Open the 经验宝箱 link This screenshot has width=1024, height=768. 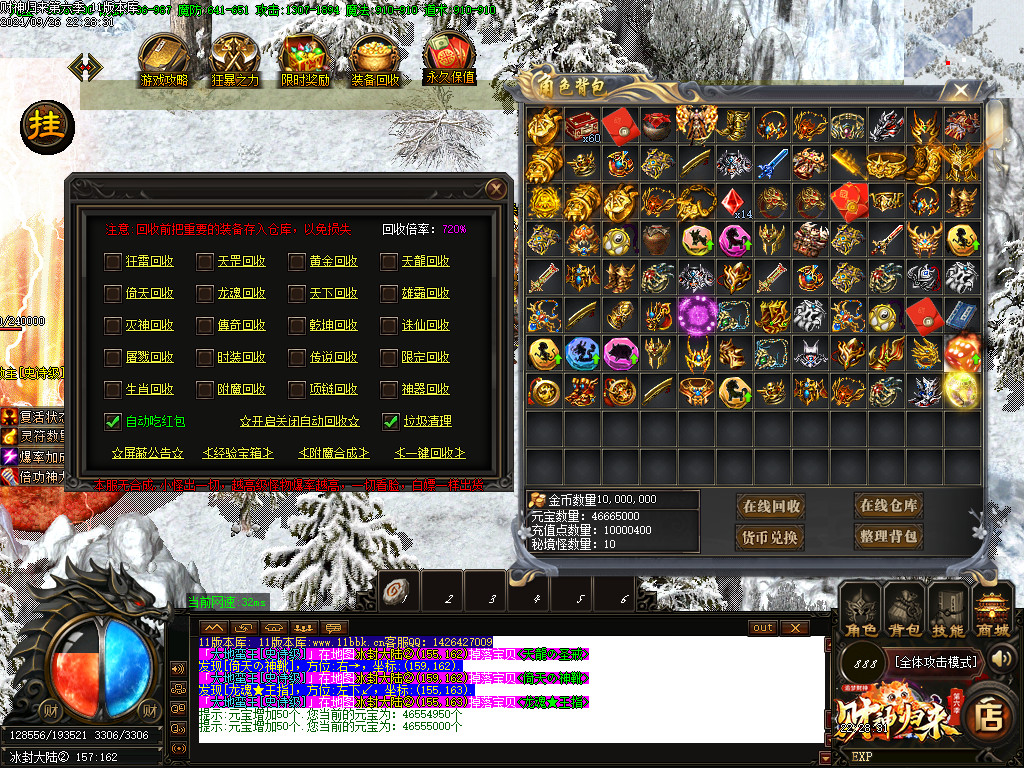click(x=238, y=453)
